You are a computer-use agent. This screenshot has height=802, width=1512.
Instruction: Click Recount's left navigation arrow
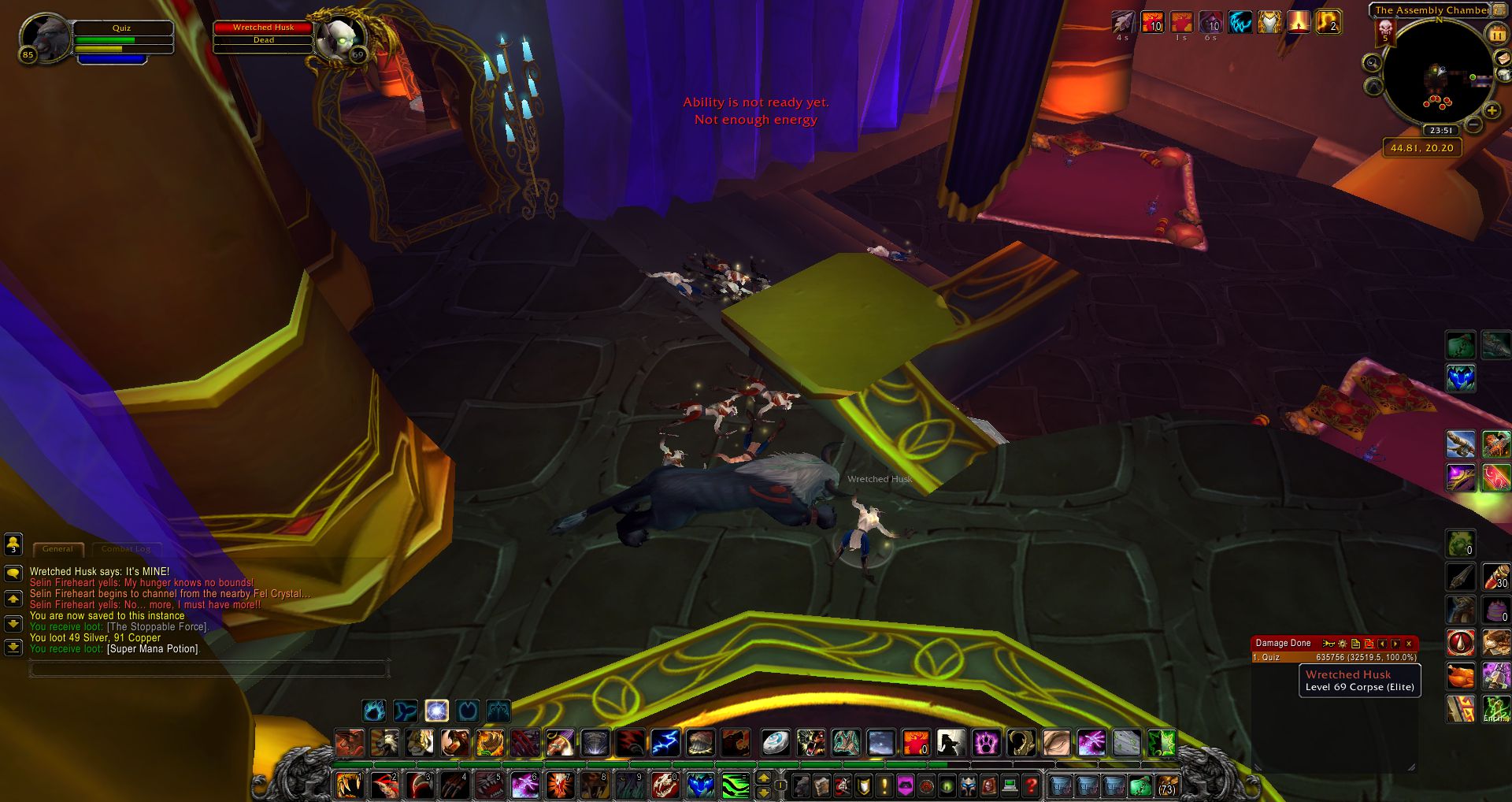(1382, 644)
